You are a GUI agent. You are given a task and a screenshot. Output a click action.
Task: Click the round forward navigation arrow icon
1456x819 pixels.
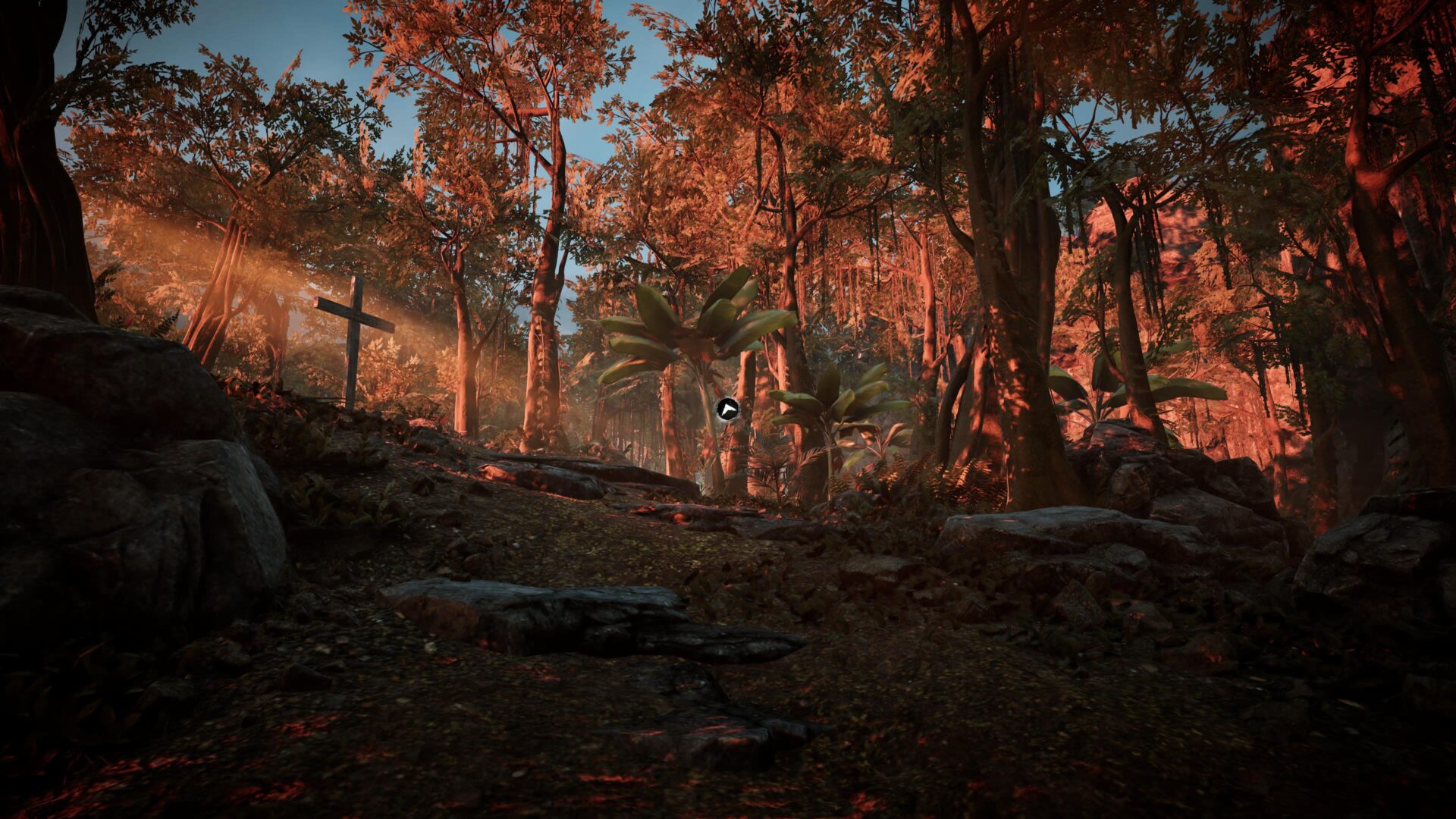[726, 409]
